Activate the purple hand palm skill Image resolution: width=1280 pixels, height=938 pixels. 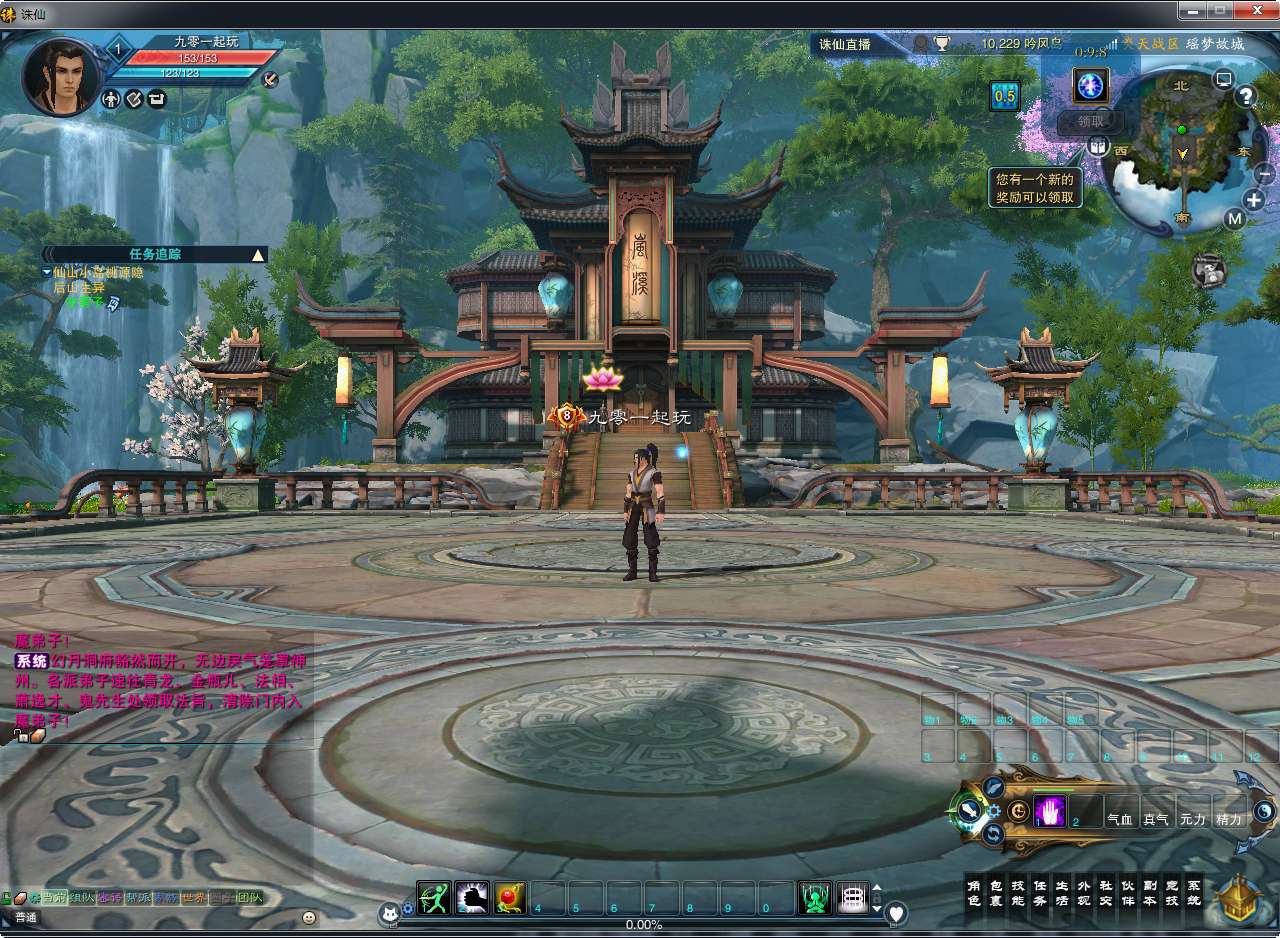(x=1050, y=812)
